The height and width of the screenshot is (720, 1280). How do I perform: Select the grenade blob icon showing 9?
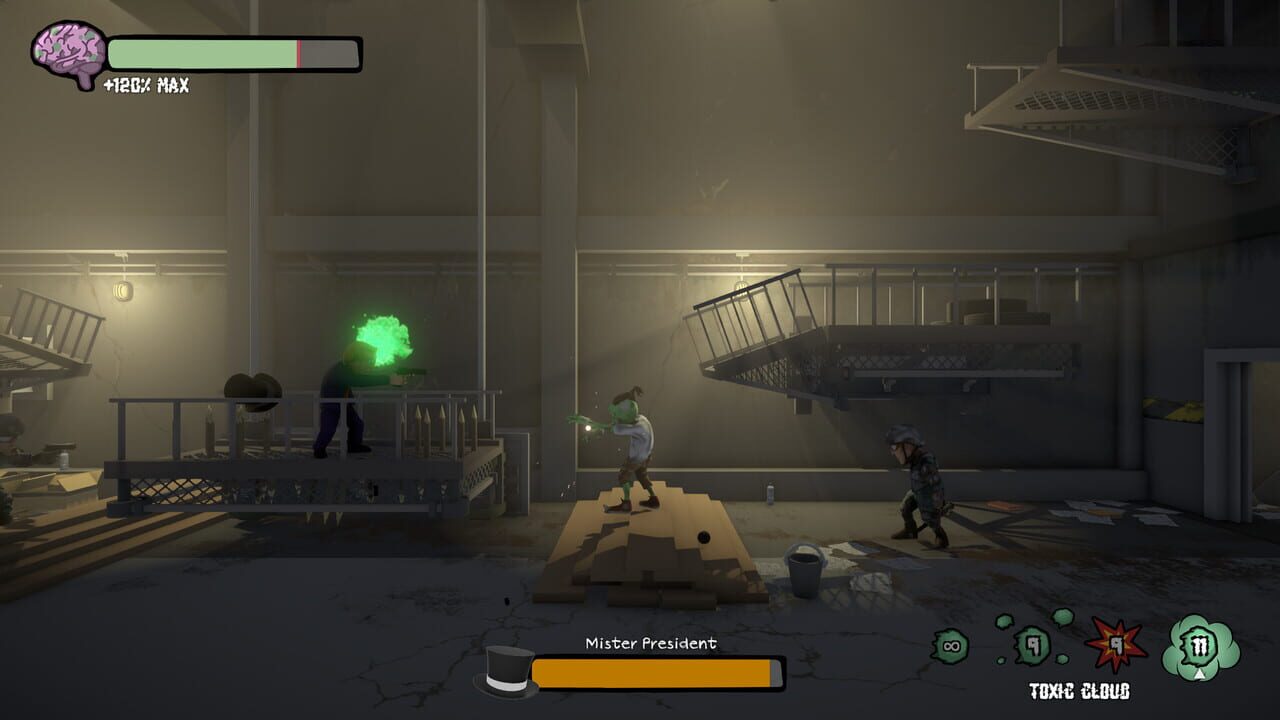[1031, 644]
